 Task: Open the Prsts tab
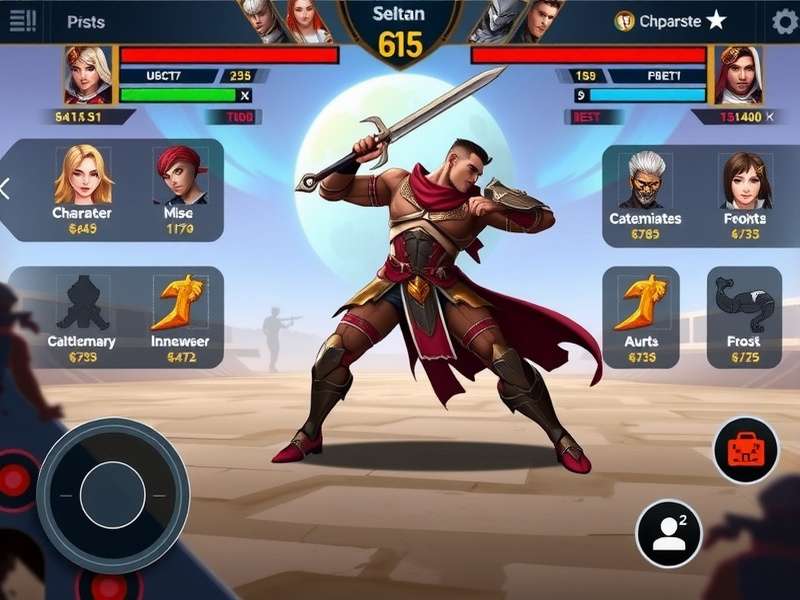[x=86, y=21]
